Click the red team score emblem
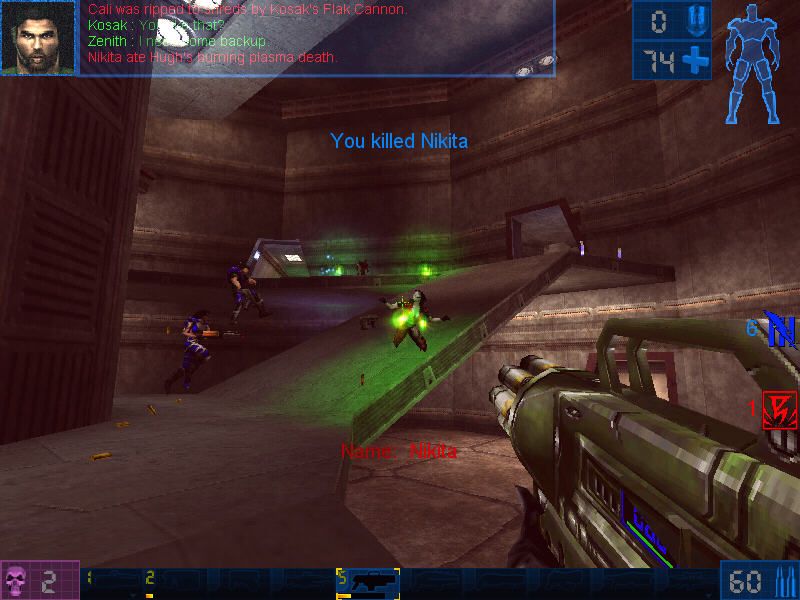Image resolution: width=800 pixels, height=600 pixels. (779, 409)
